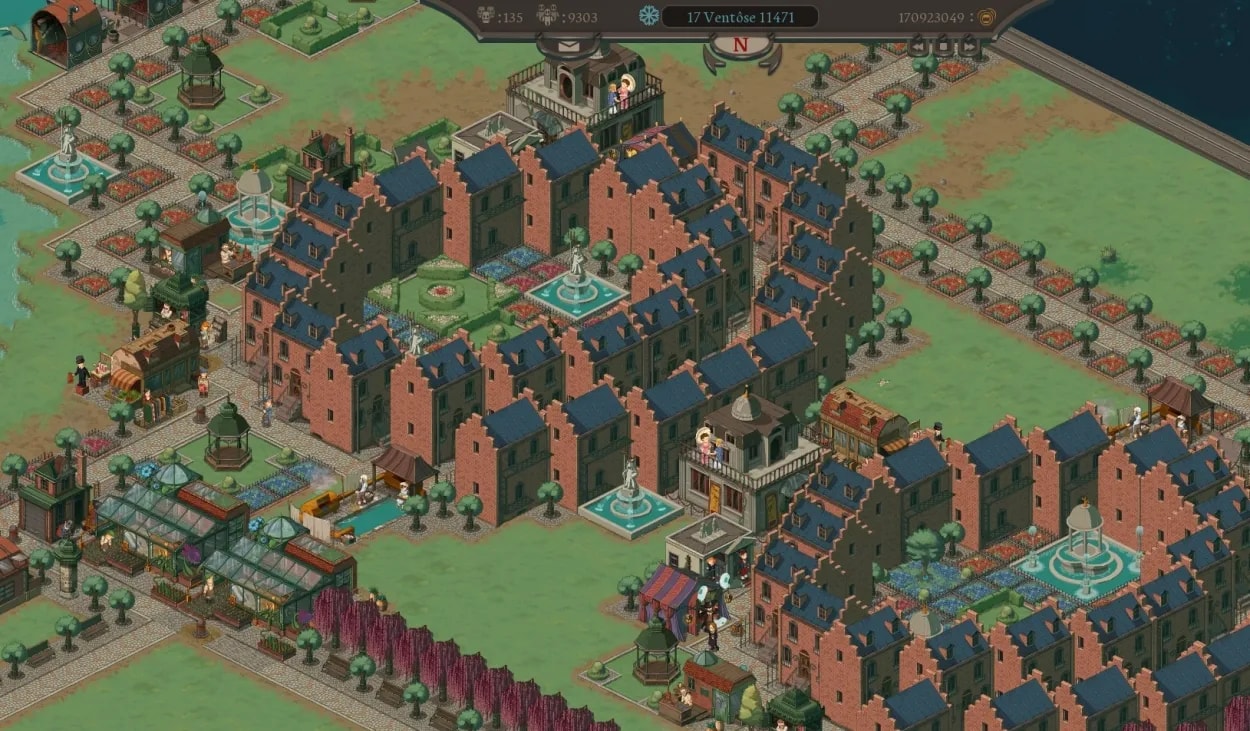This screenshot has height=731, width=1250.
Task: Open the envelope messages button
Action: click(568, 46)
